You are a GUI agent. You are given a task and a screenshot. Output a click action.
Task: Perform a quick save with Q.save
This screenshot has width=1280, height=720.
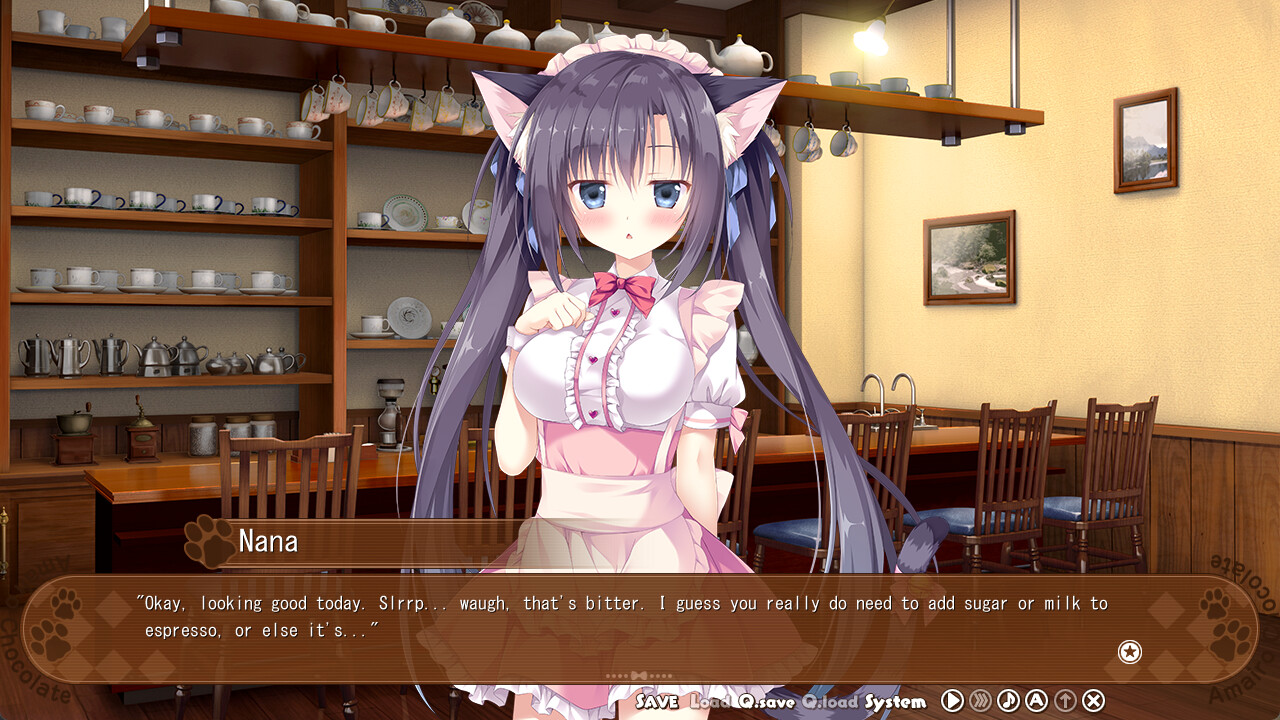coord(765,701)
